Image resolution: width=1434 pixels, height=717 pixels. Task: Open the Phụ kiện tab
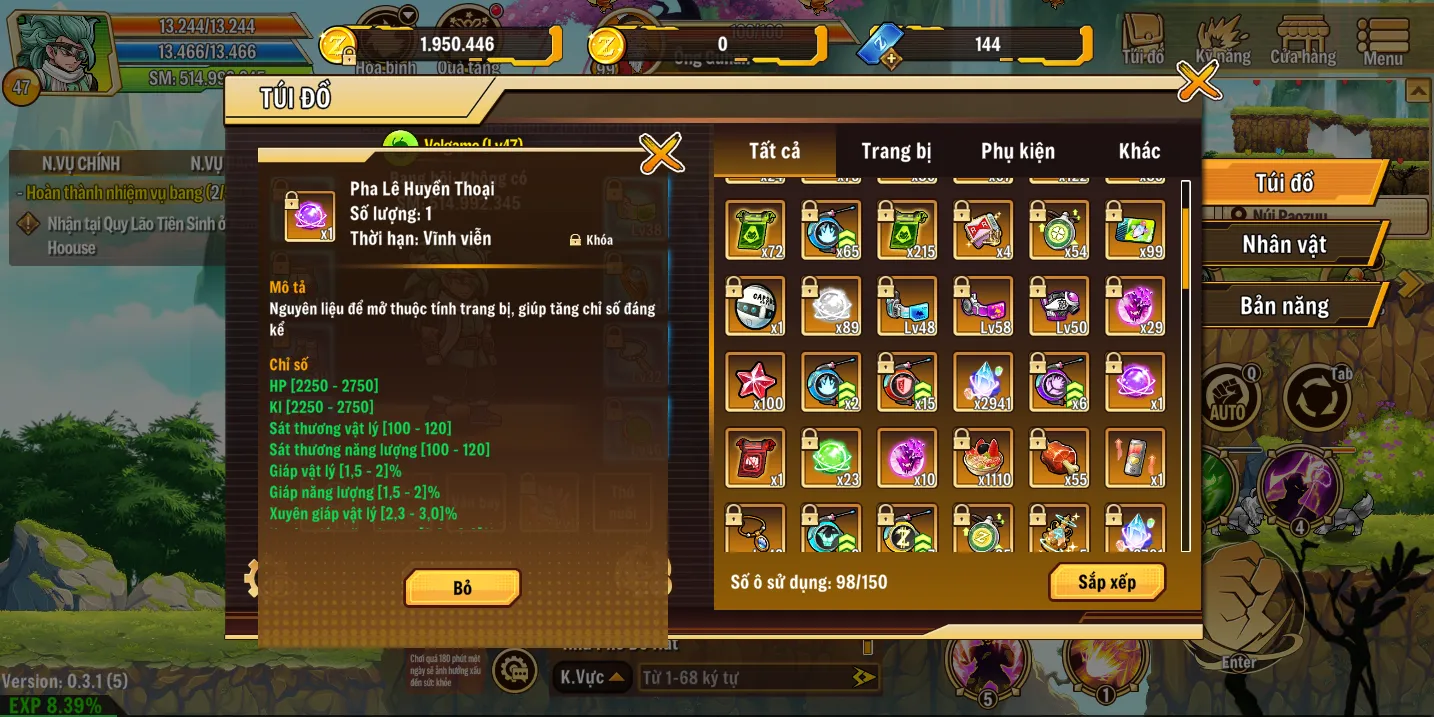pos(1017,151)
